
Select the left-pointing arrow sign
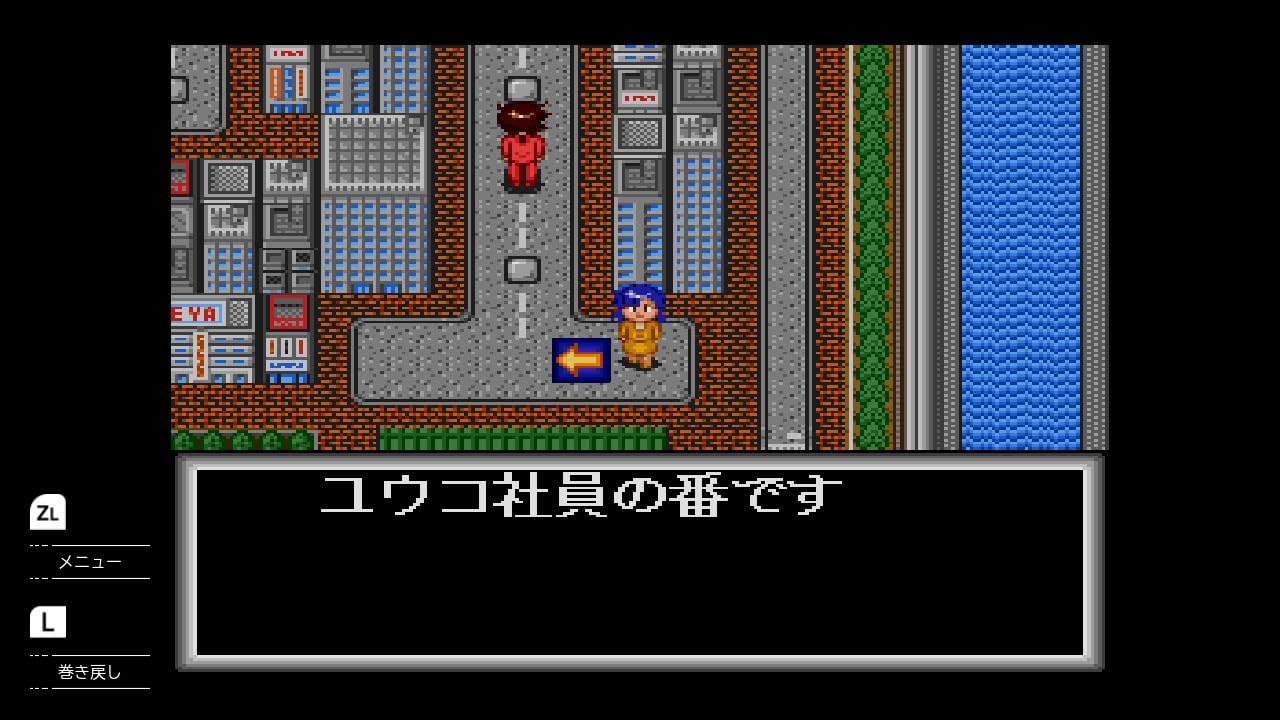coord(580,362)
